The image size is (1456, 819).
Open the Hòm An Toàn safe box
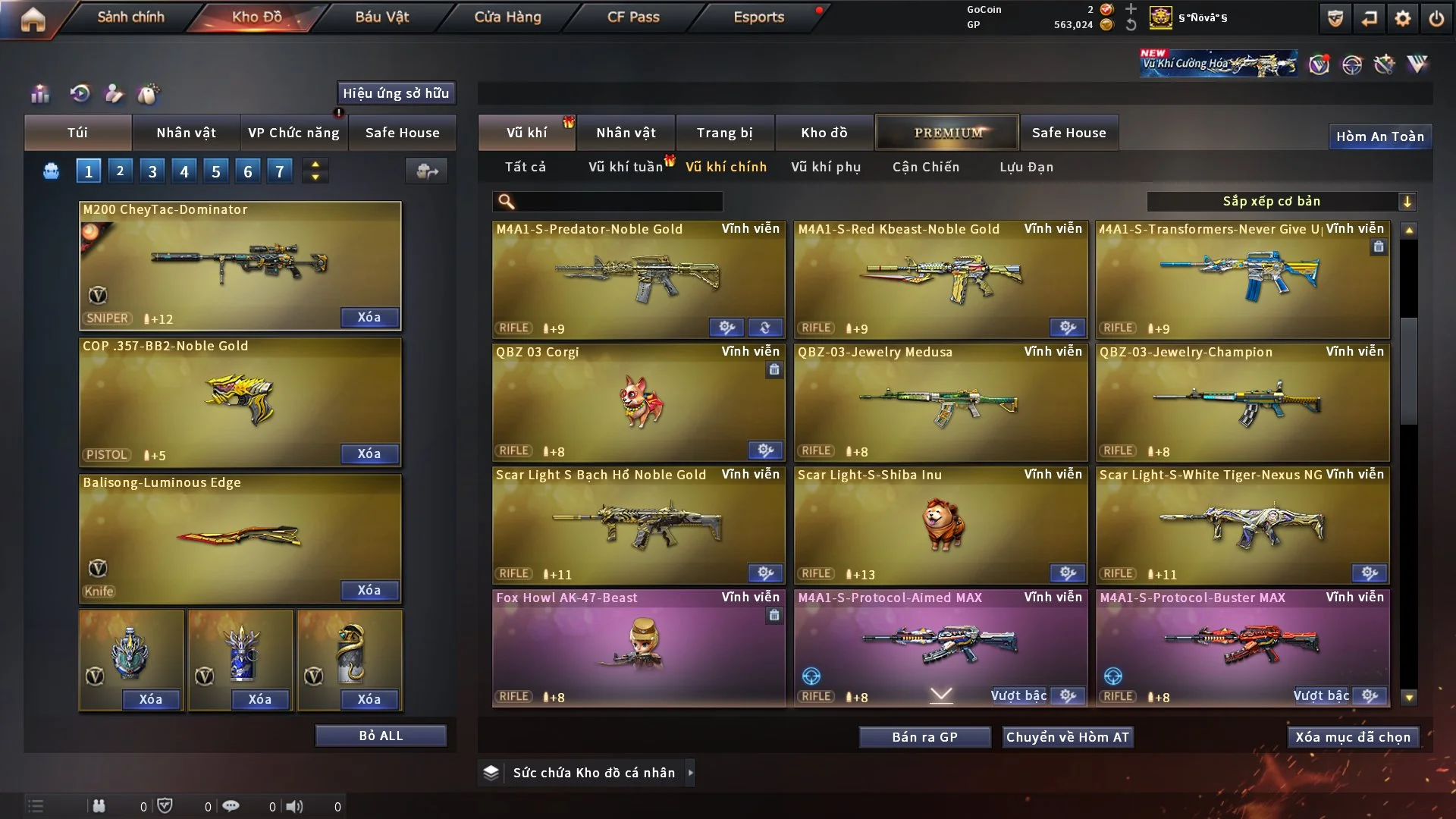click(1379, 136)
